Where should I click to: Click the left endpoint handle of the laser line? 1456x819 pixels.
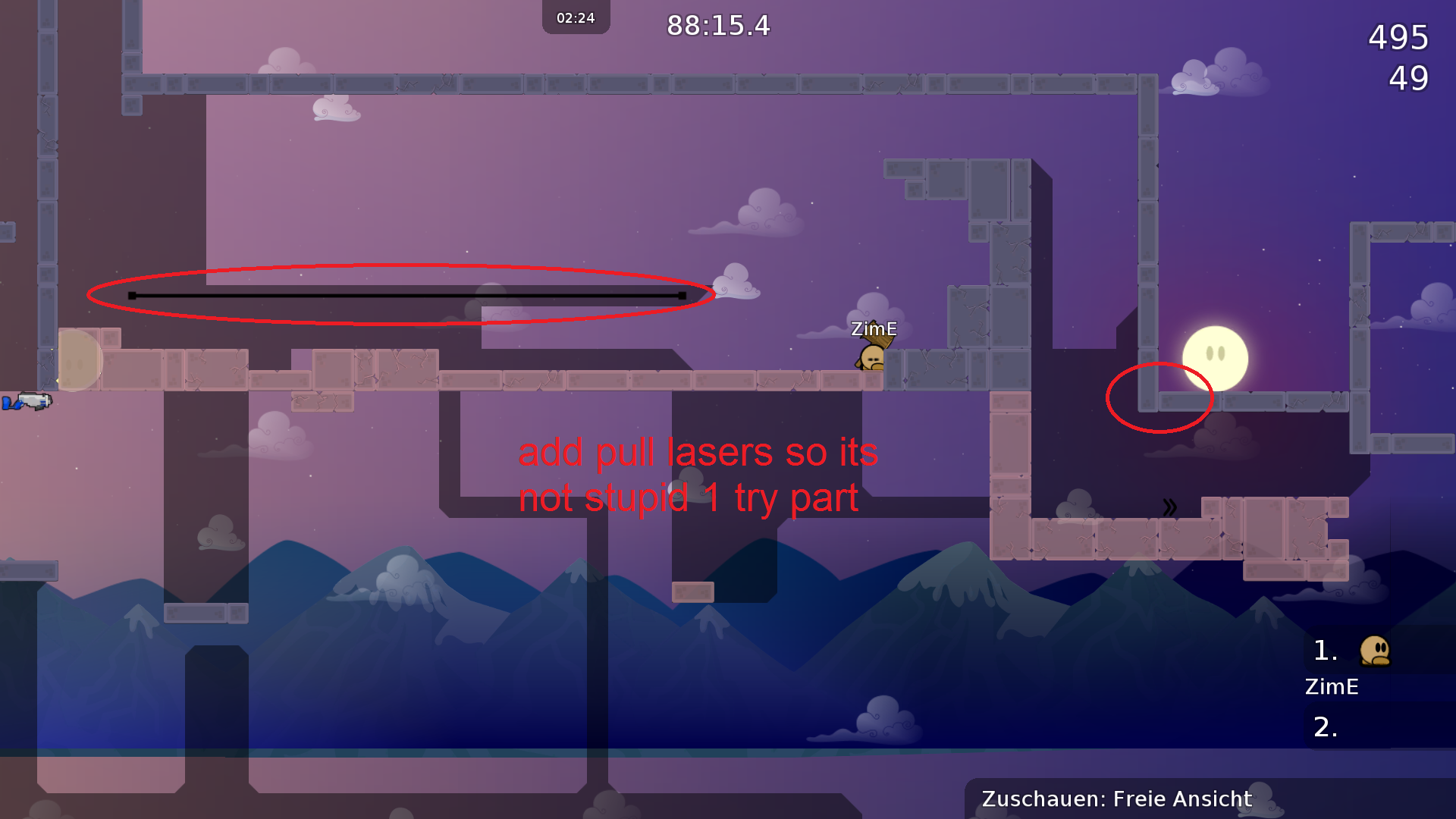pyautogui.click(x=133, y=296)
